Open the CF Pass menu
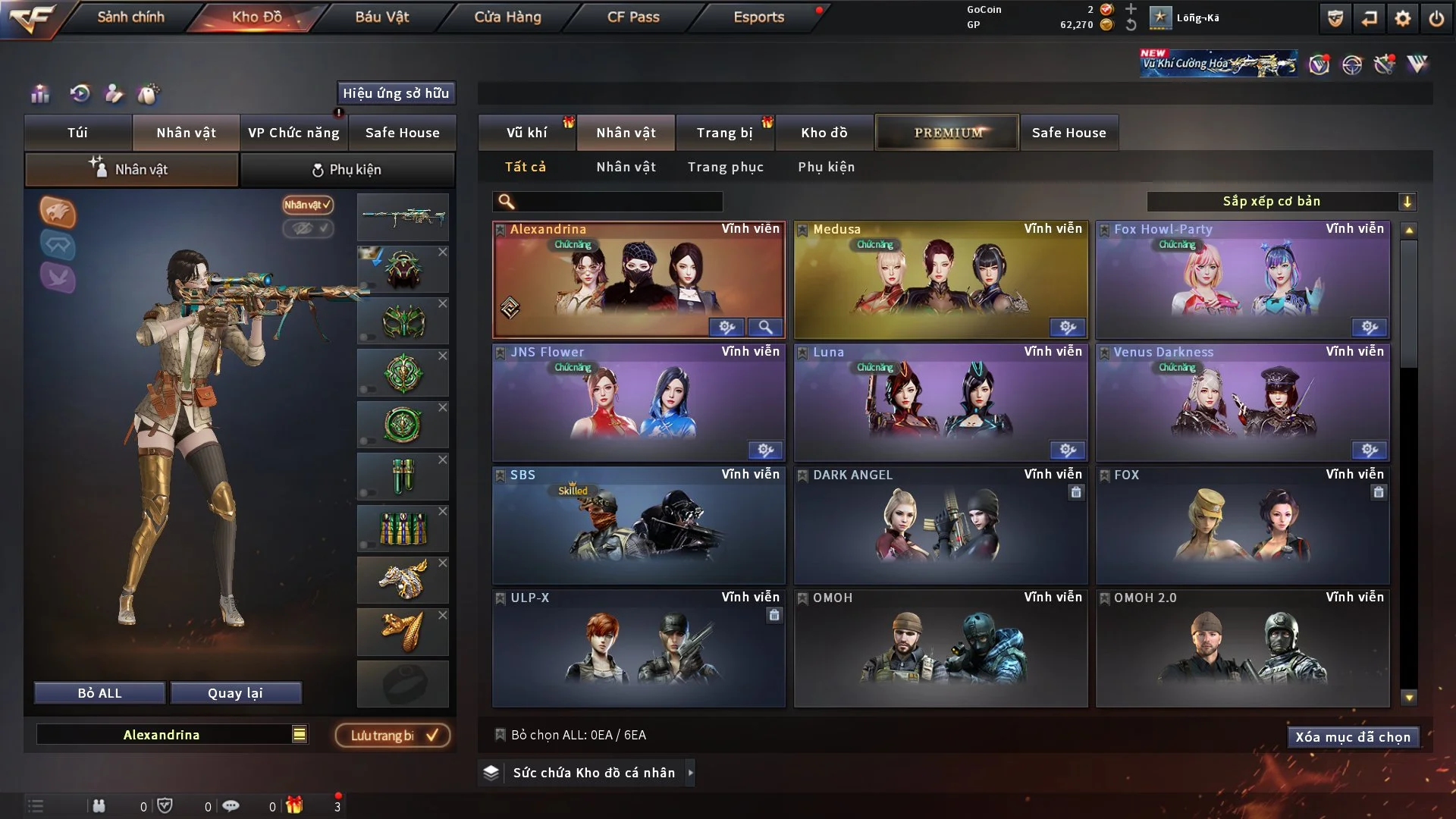The height and width of the screenshot is (819, 1456). [633, 17]
